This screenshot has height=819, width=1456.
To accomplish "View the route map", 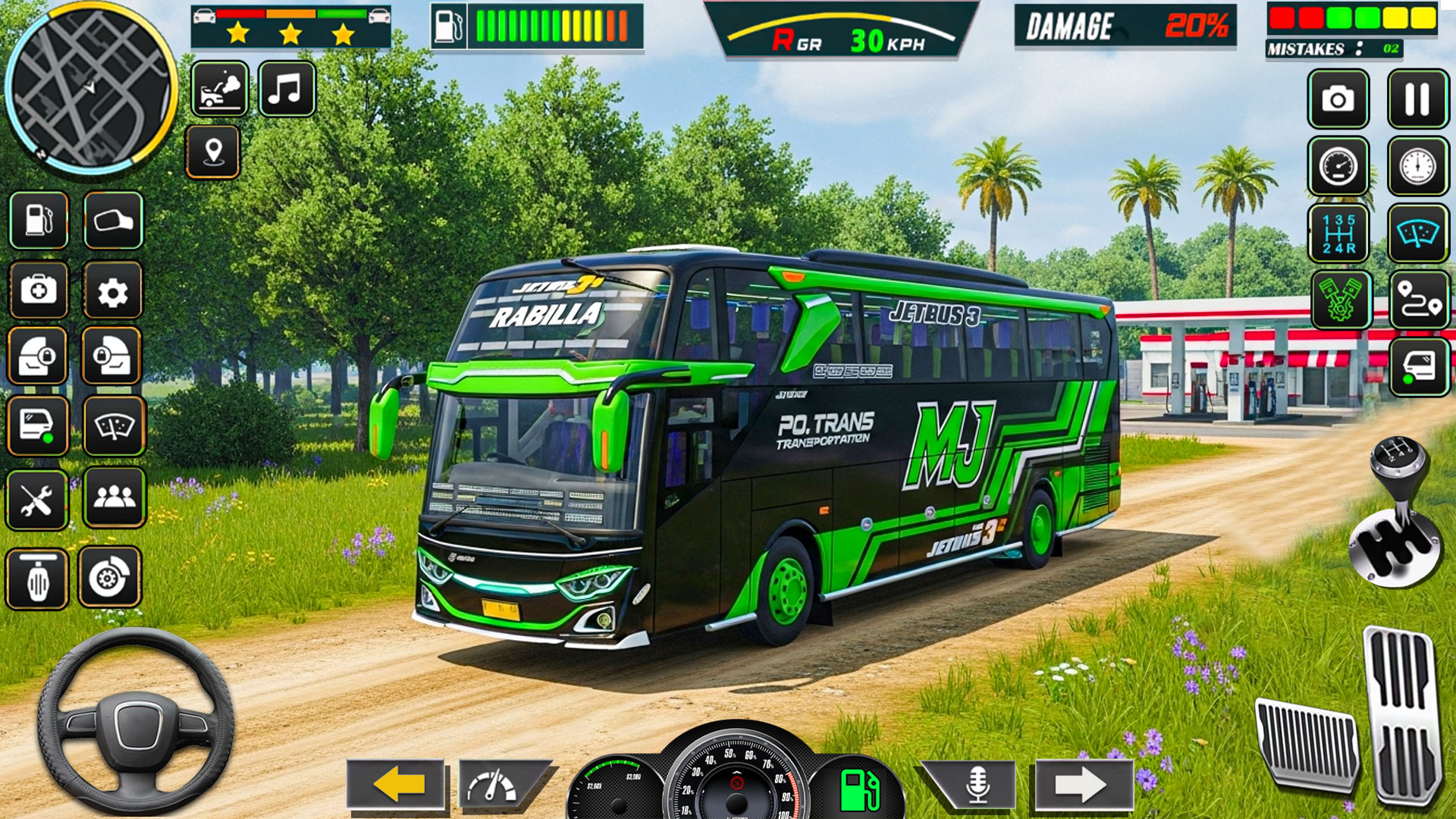I will coord(1419,300).
